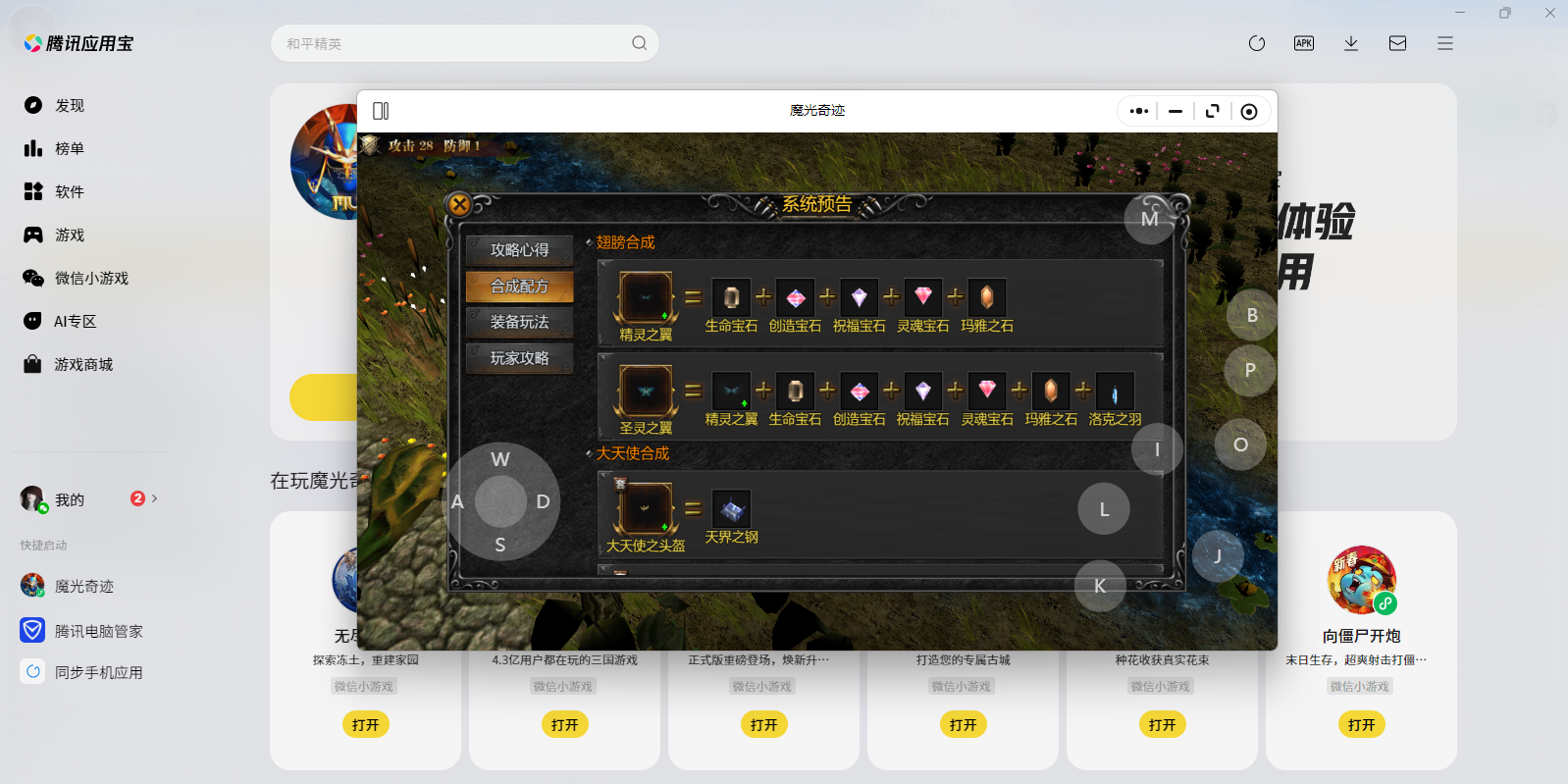Open 微信小游戏 in the launcher sidebar
This screenshot has width=1568, height=784.
point(90,278)
